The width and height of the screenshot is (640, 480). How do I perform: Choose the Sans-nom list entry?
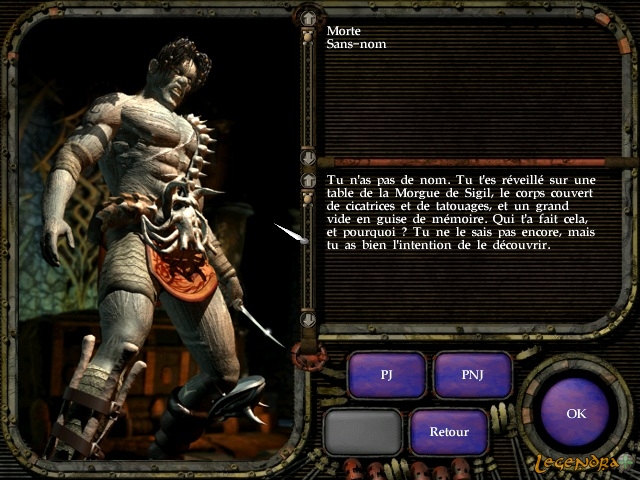click(x=356, y=44)
